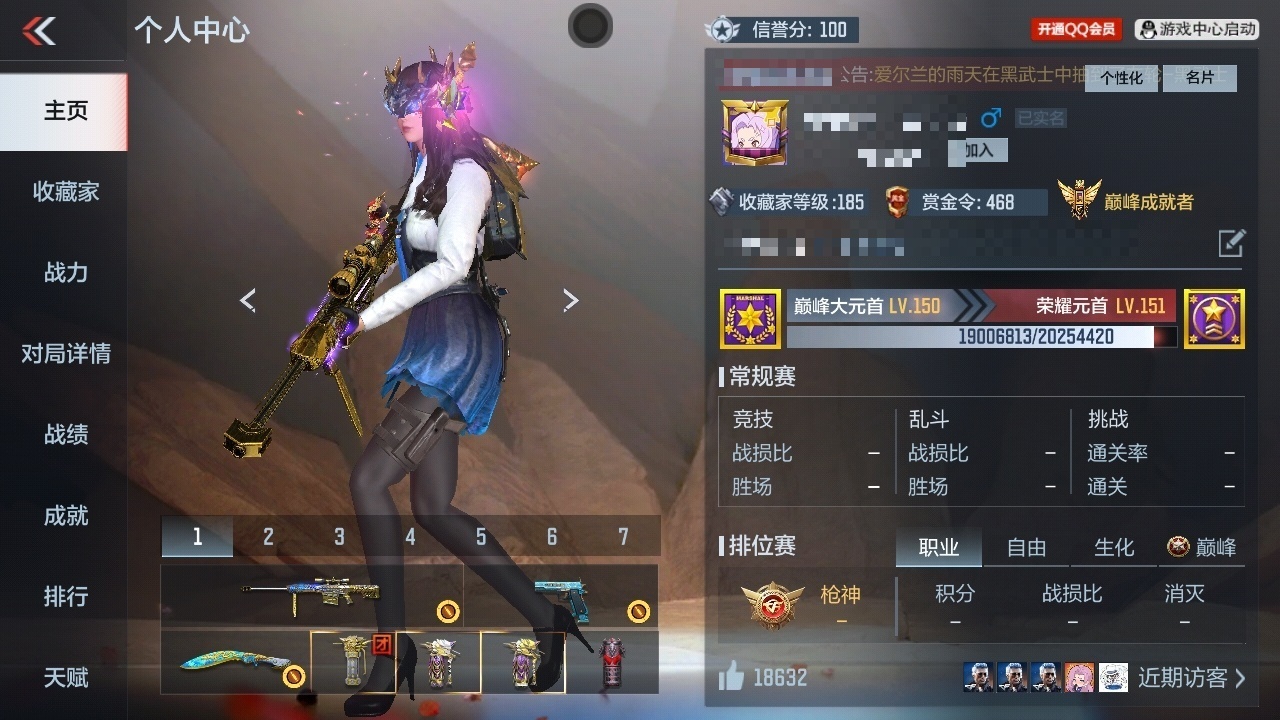Rotate character with the right arrow
The height and width of the screenshot is (720, 1280).
click(x=570, y=300)
